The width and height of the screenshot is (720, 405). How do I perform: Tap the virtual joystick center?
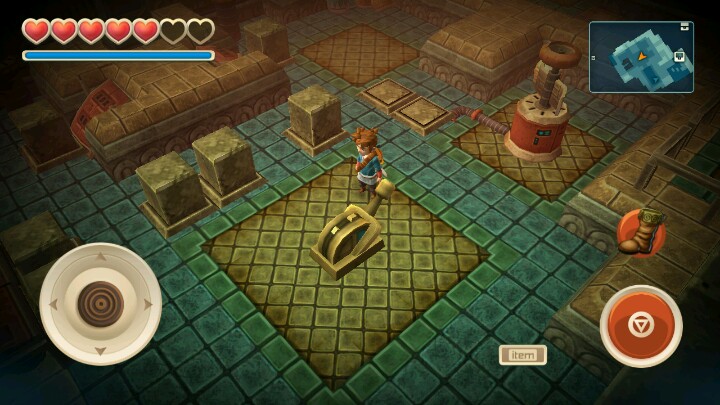pos(100,303)
